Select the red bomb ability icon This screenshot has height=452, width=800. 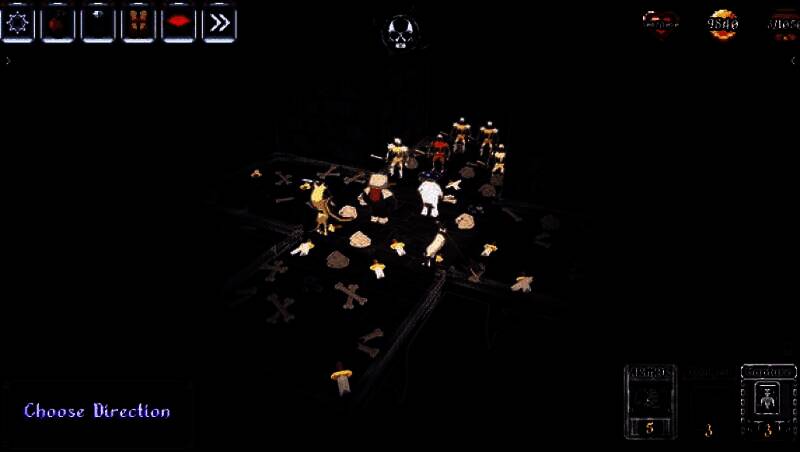[57, 22]
